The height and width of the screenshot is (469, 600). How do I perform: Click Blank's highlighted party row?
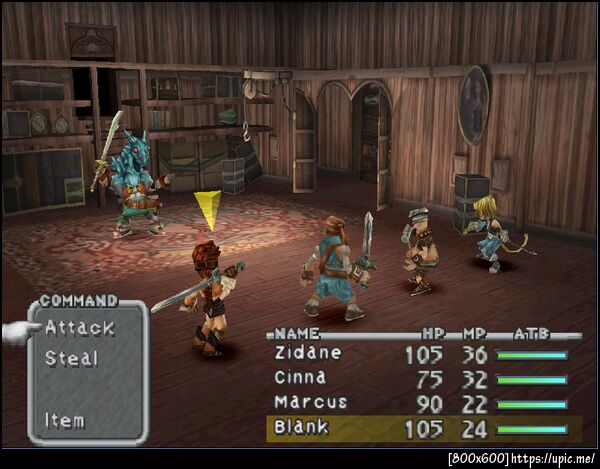(302, 428)
